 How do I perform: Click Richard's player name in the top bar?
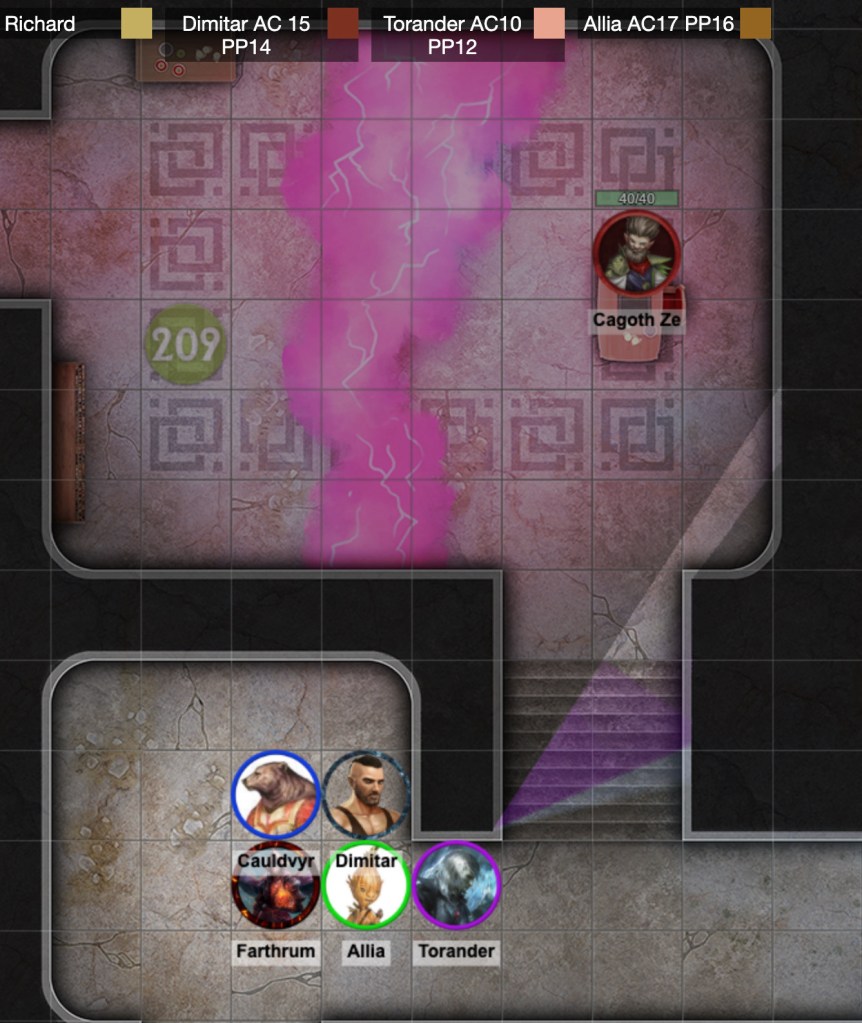(40, 23)
